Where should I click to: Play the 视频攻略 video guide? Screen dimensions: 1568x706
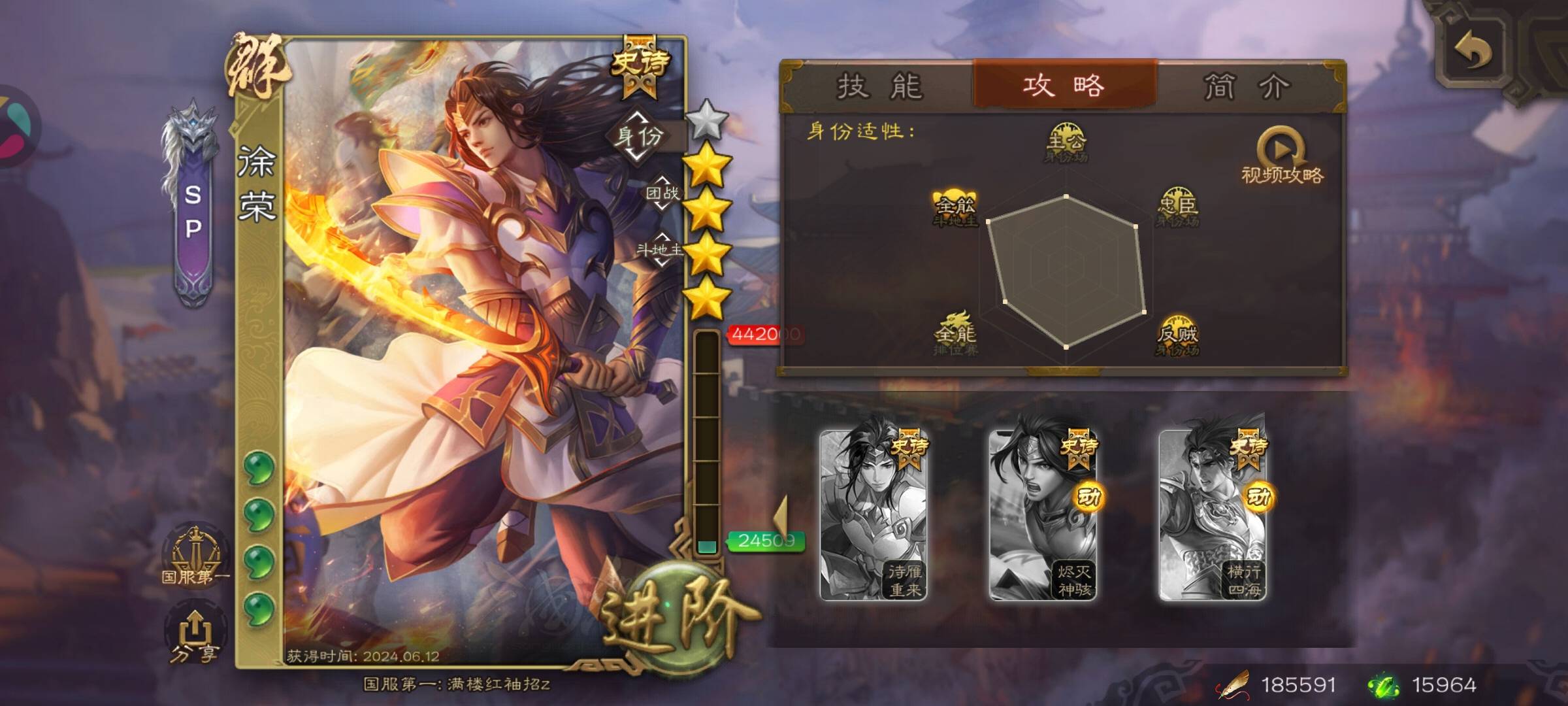(1282, 157)
